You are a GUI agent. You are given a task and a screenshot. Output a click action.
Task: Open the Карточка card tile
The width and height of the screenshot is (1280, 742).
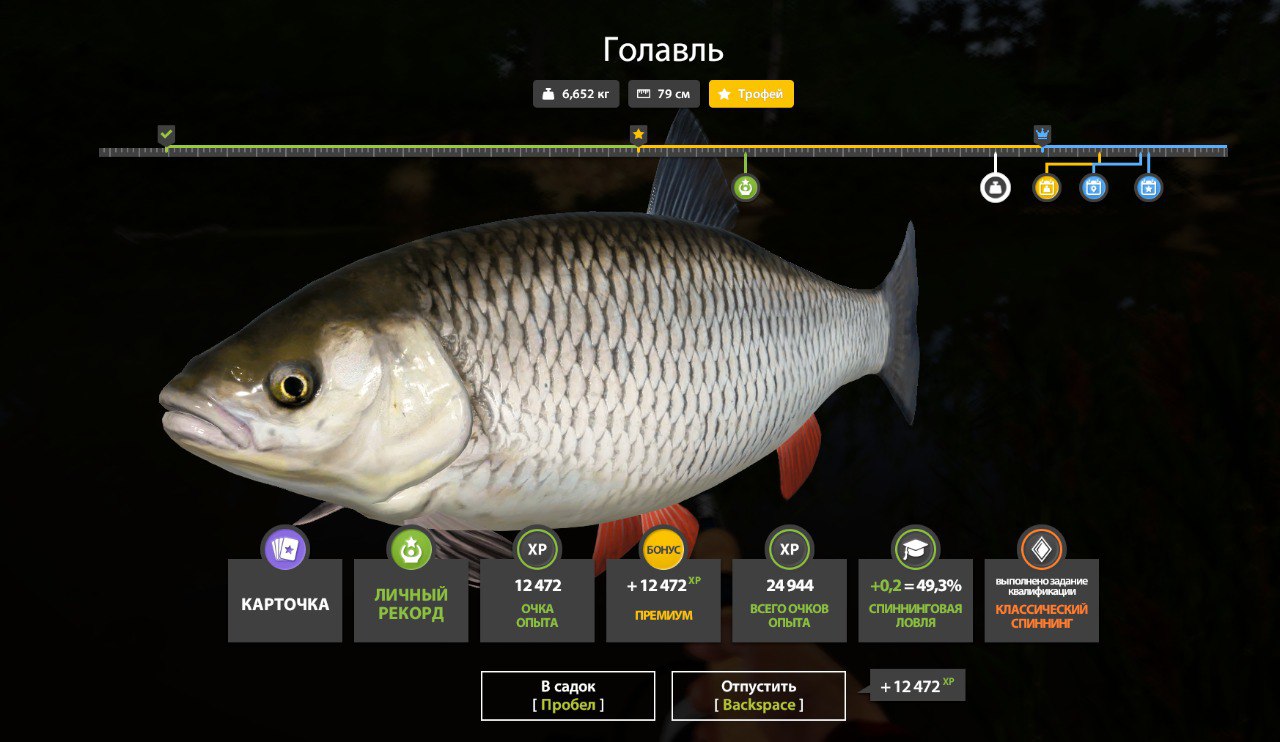[285, 600]
